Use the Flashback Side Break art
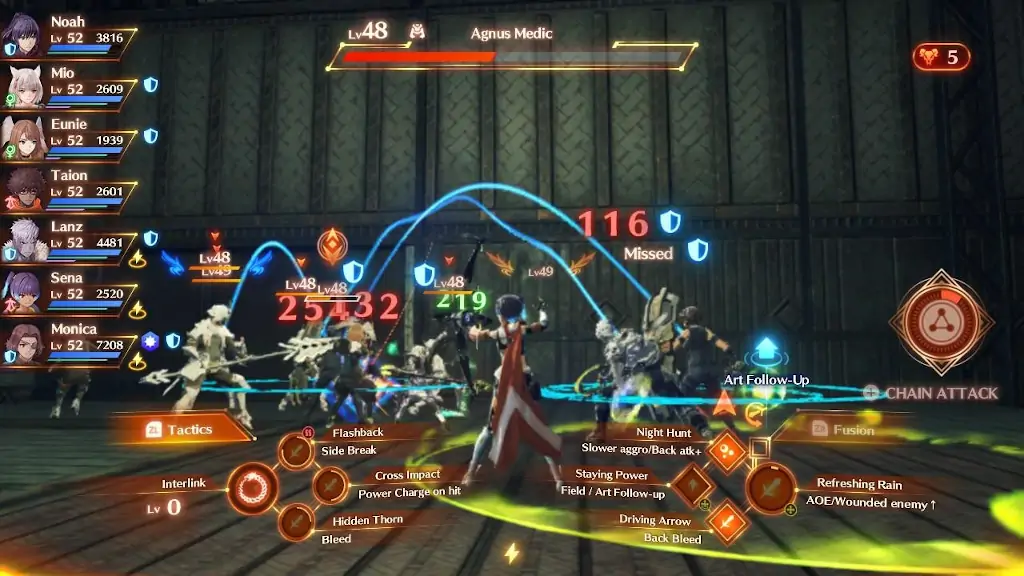The height and width of the screenshot is (576, 1024). (x=297, y=451)
